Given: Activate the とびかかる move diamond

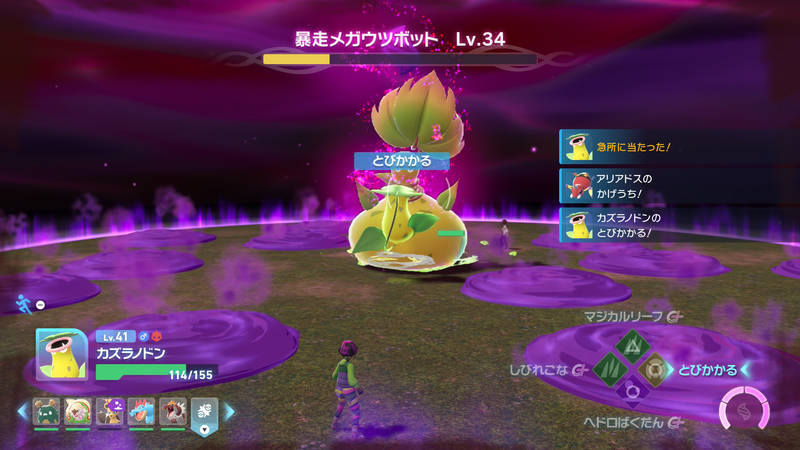Looking at the screenshot, I should pos(657,370).
